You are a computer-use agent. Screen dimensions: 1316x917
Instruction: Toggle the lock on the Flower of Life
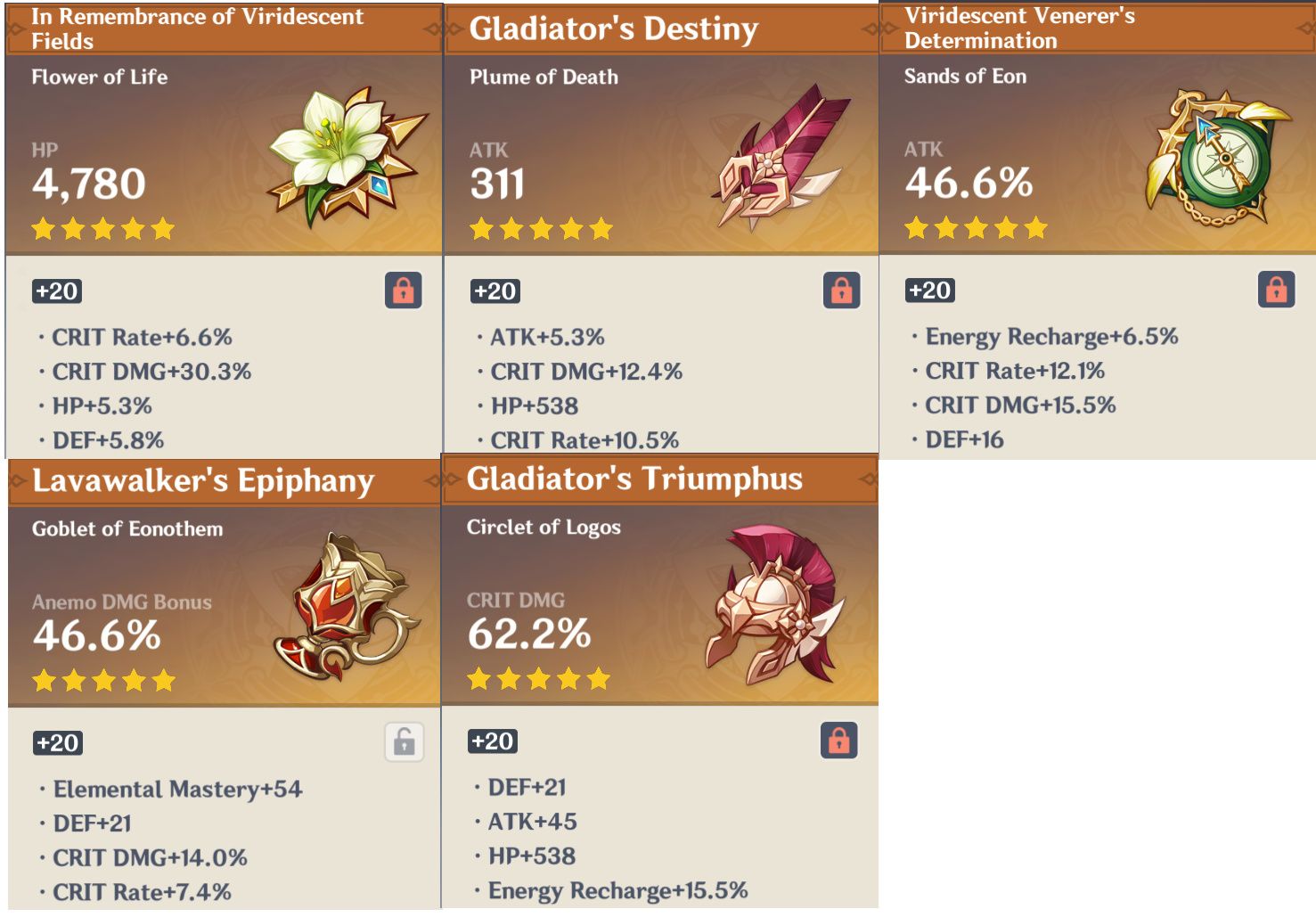[x=403, y=291]
